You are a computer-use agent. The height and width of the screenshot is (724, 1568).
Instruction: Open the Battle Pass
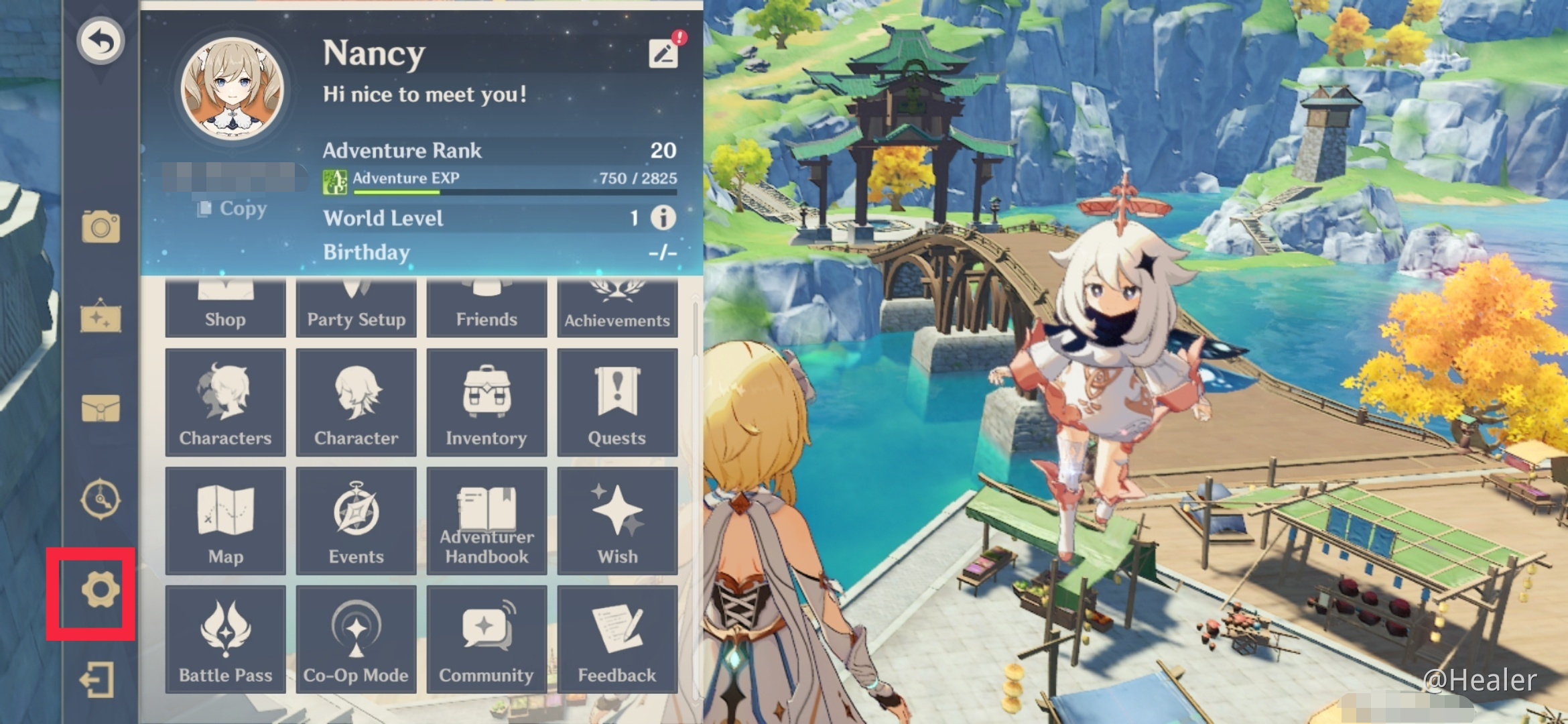click(226, 637)
